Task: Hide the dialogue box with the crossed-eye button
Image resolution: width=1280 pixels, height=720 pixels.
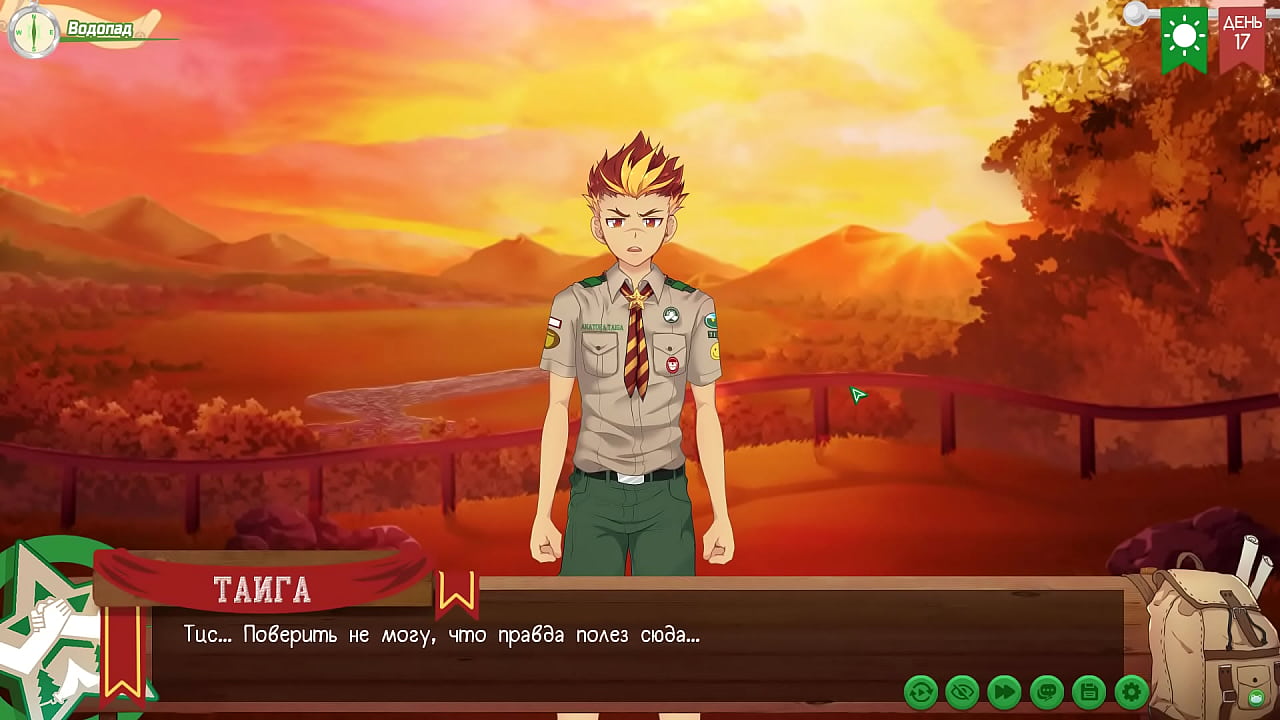Action: pos(963,691)
